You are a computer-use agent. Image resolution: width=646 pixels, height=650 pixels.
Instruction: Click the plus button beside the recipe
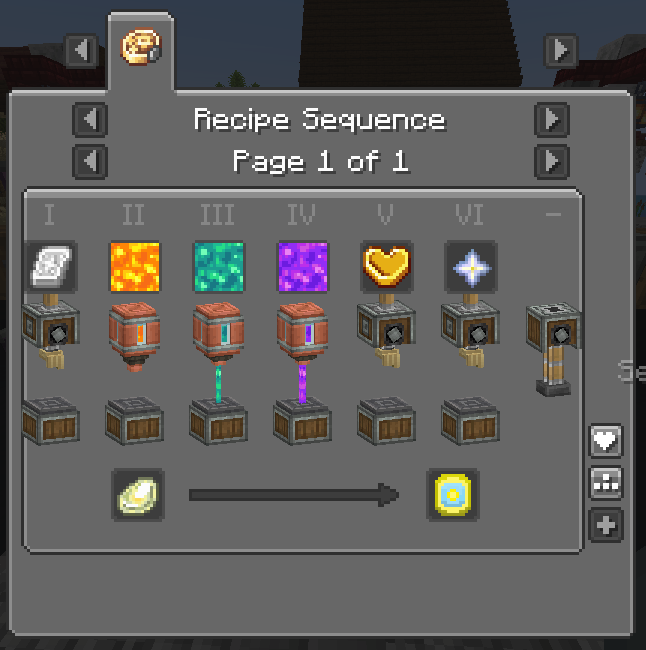click(x=606, y=525)
